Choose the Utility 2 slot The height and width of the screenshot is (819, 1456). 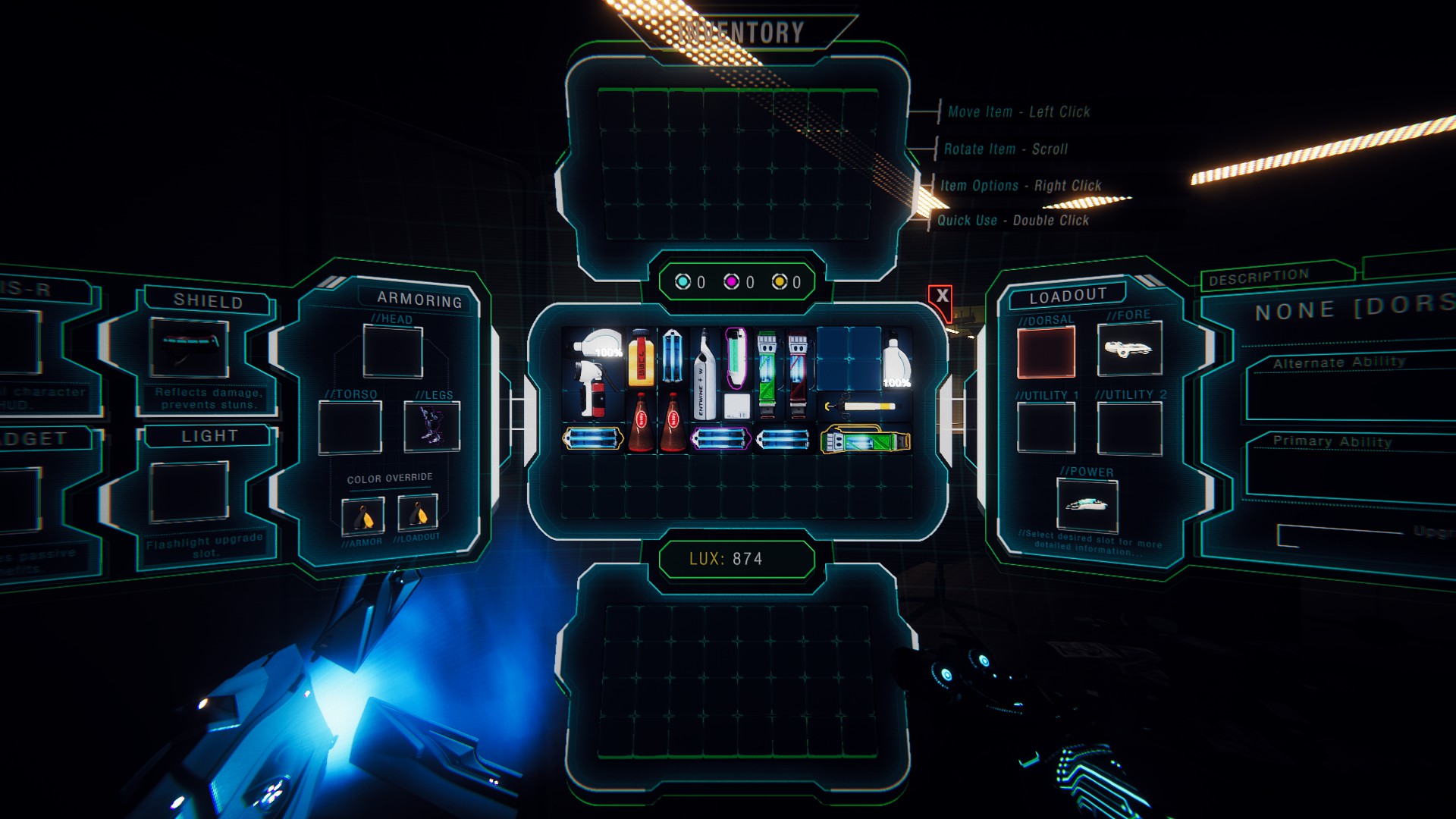[1129, 428]
